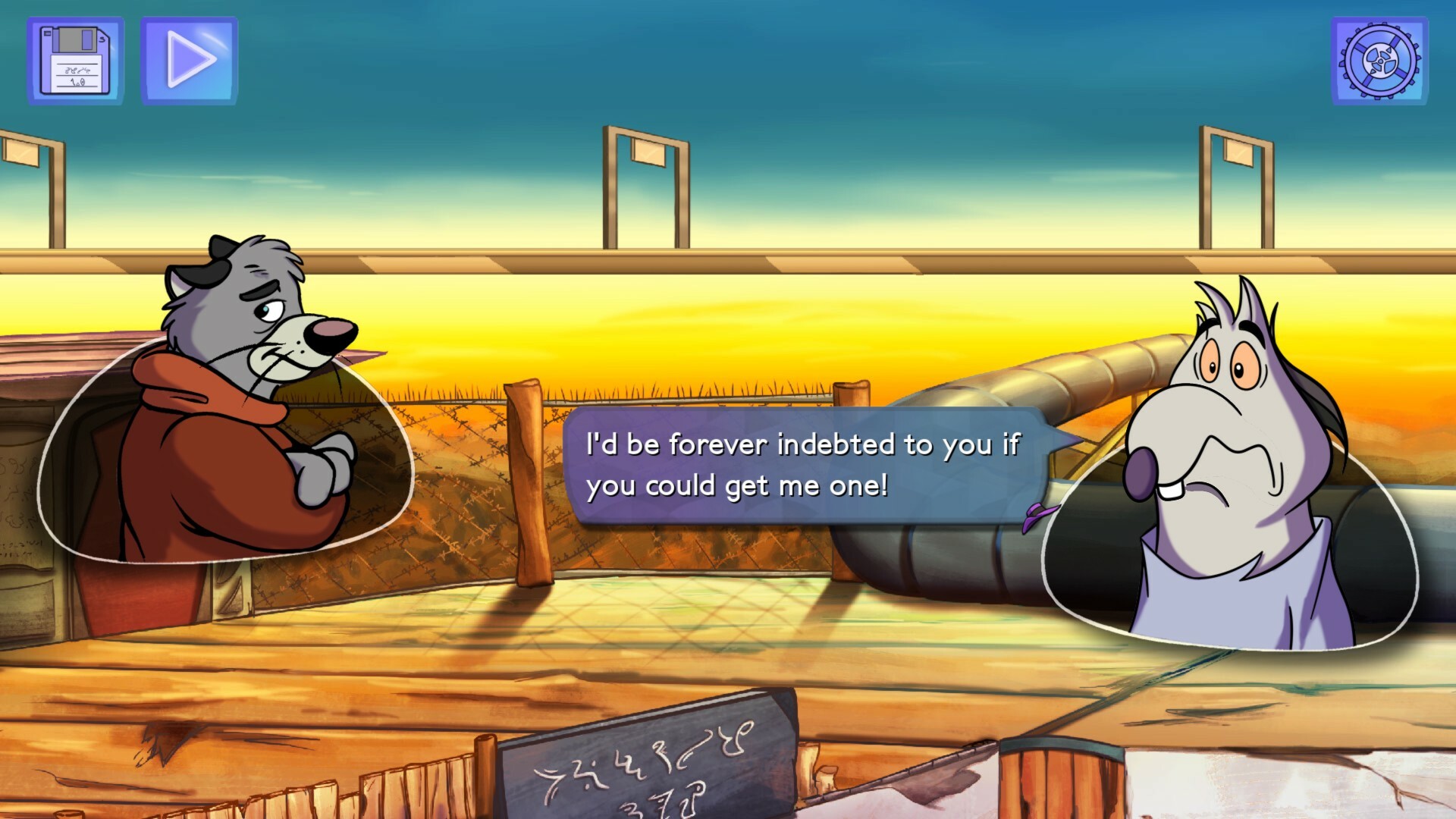Screen dimensions: 1456x819
Task: Select the skip dialogue play arrow icon
Action: click(188, 58)
